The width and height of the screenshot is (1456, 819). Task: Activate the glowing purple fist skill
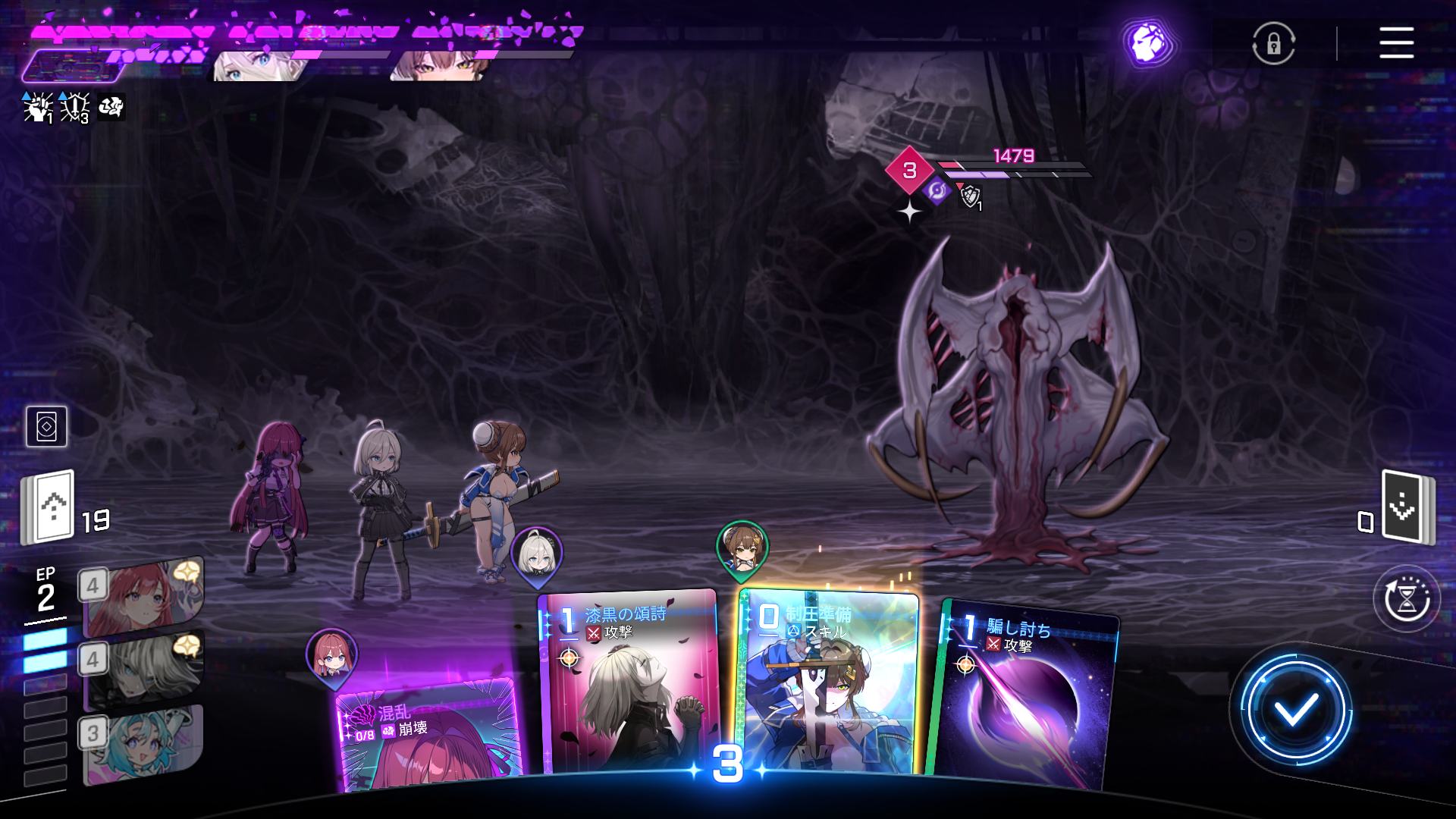pos(1148,43)
